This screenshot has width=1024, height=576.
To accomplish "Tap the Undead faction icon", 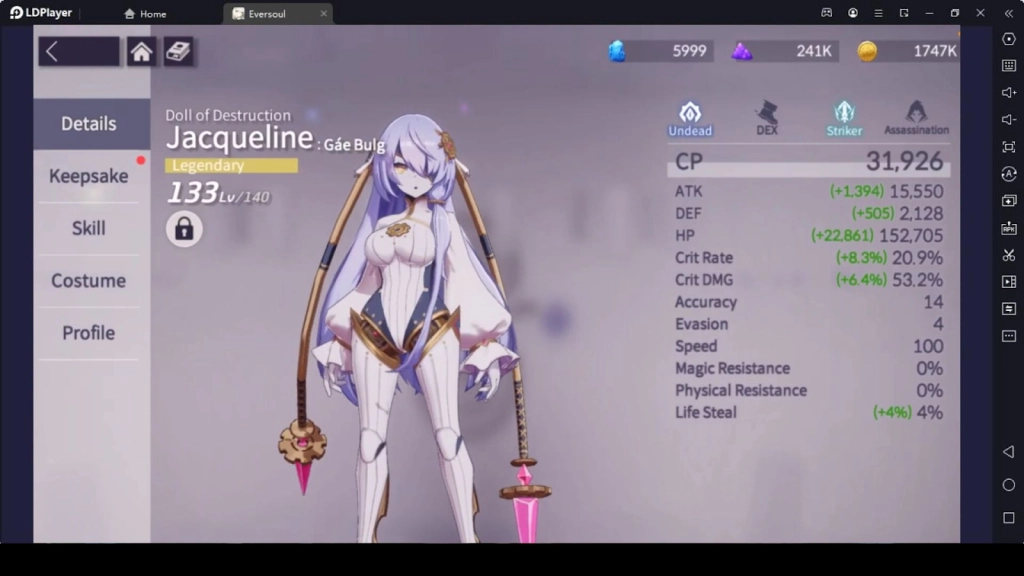I will 690,117.
